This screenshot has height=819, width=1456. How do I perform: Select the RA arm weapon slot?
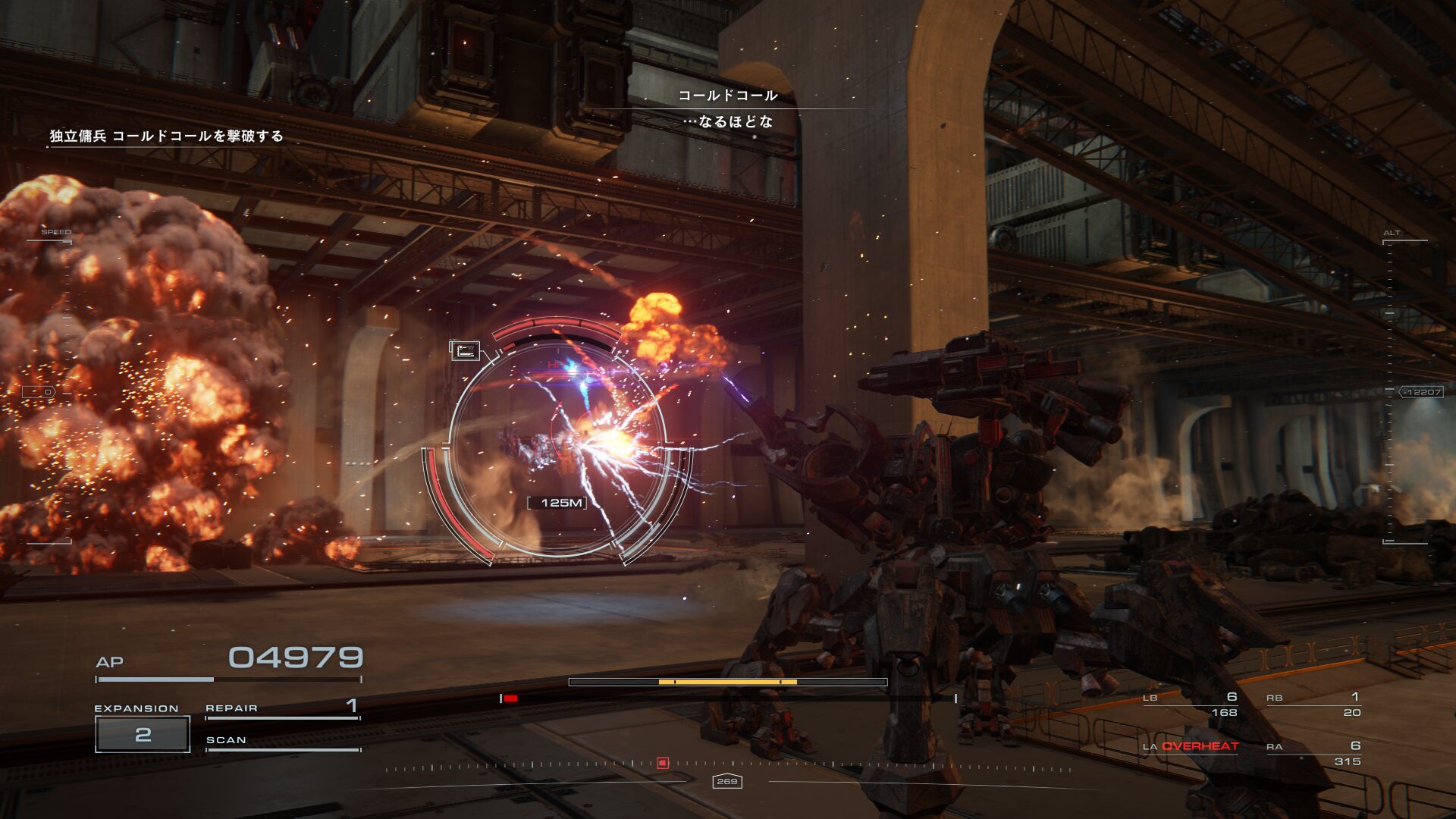[x=1313, y=753]
